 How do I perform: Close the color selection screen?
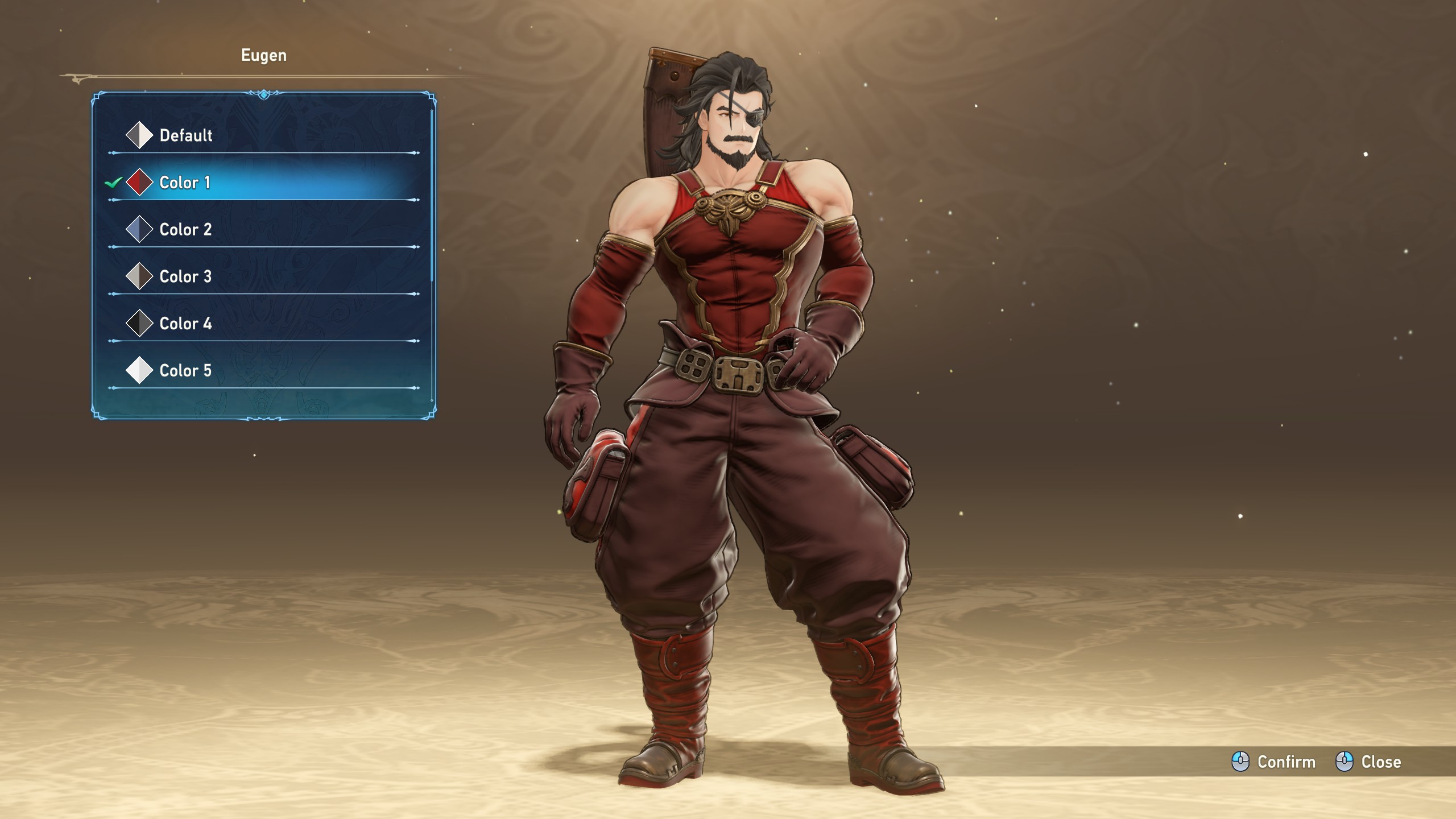coord(1368,762)
